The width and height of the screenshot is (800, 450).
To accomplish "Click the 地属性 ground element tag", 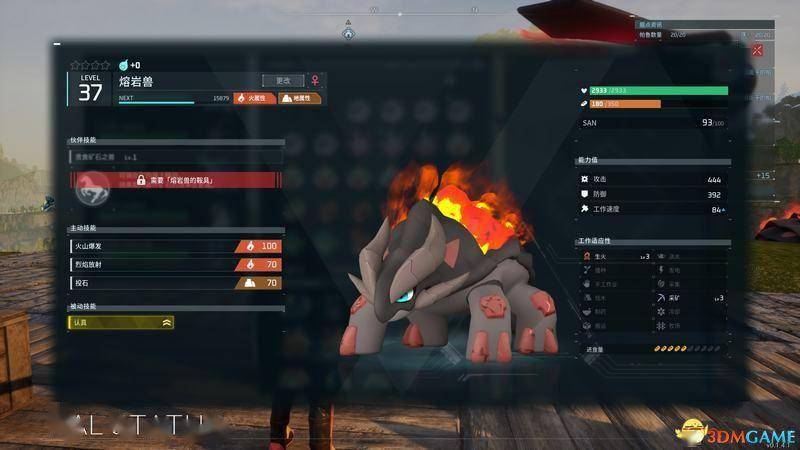I will (300, 99).
